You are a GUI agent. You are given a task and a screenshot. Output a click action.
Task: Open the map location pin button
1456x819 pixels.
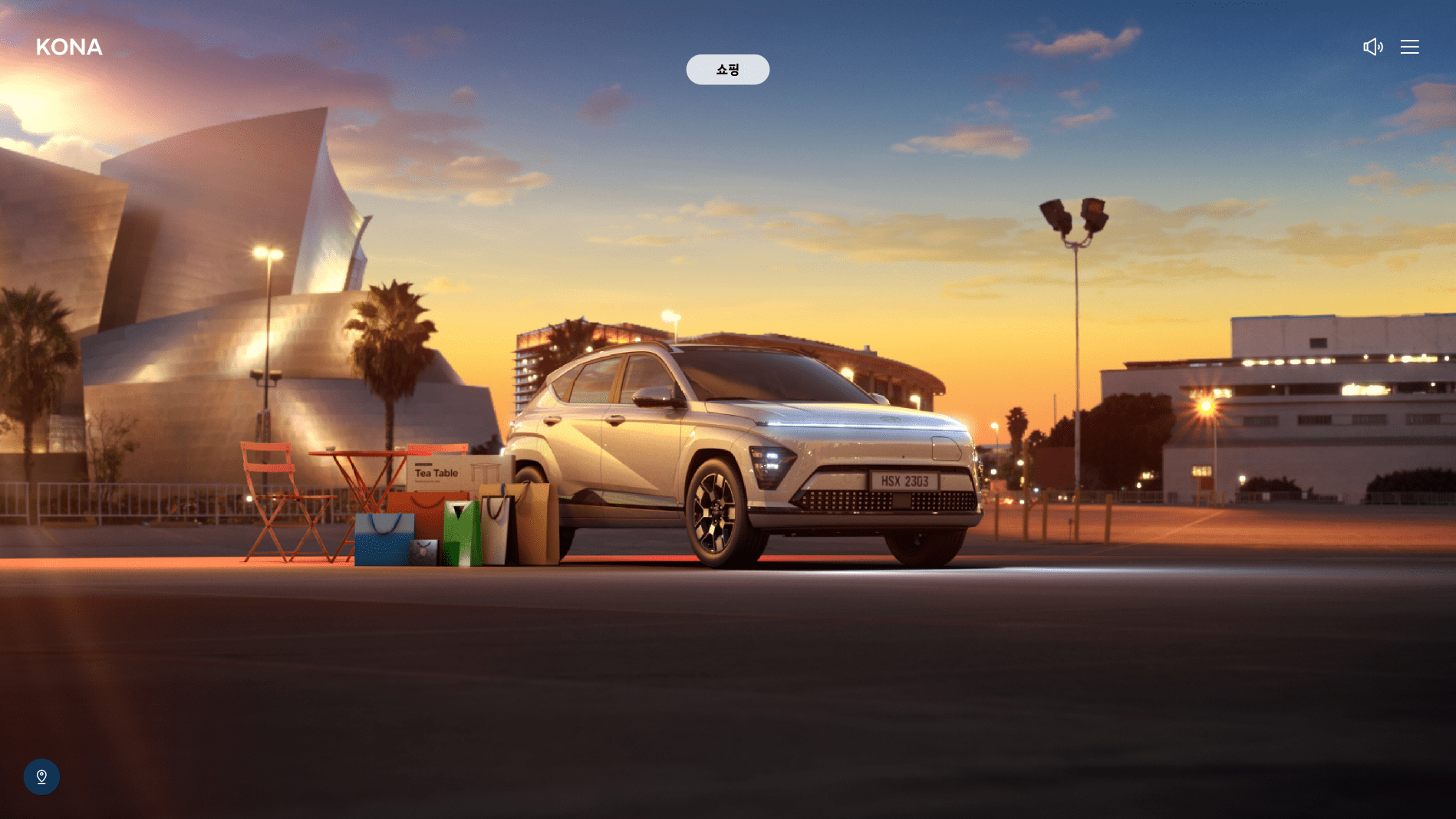click(41, 777)
